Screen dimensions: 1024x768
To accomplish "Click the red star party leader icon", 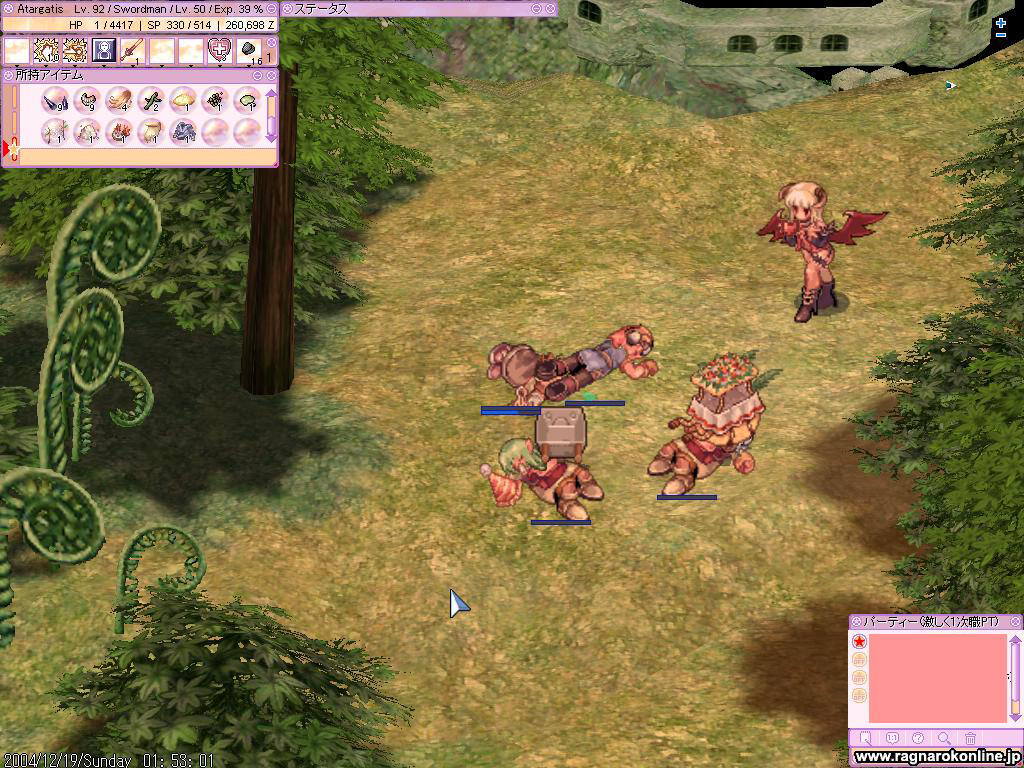I will click(859, 642).
